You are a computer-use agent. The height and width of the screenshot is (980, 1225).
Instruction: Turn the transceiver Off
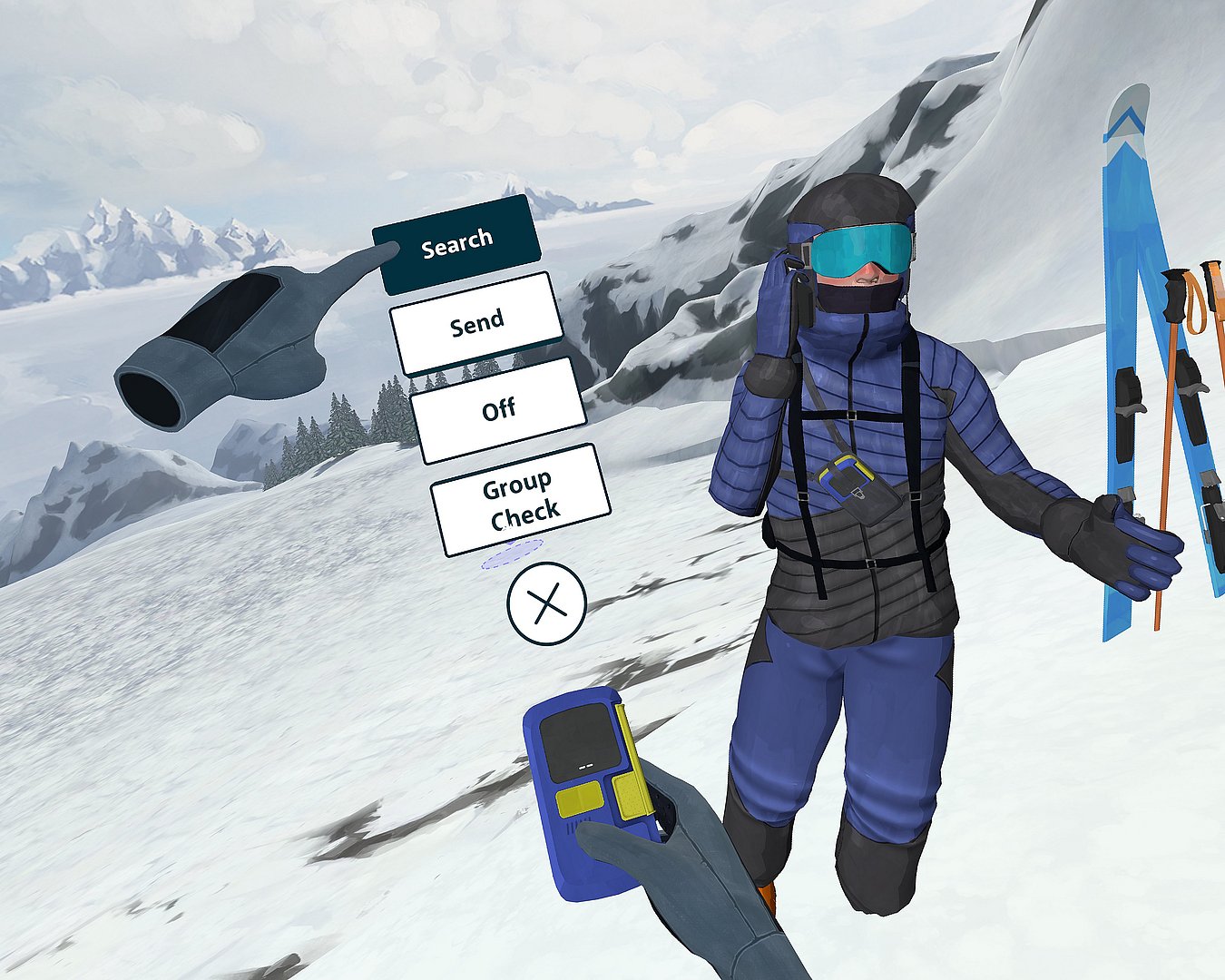498,410
